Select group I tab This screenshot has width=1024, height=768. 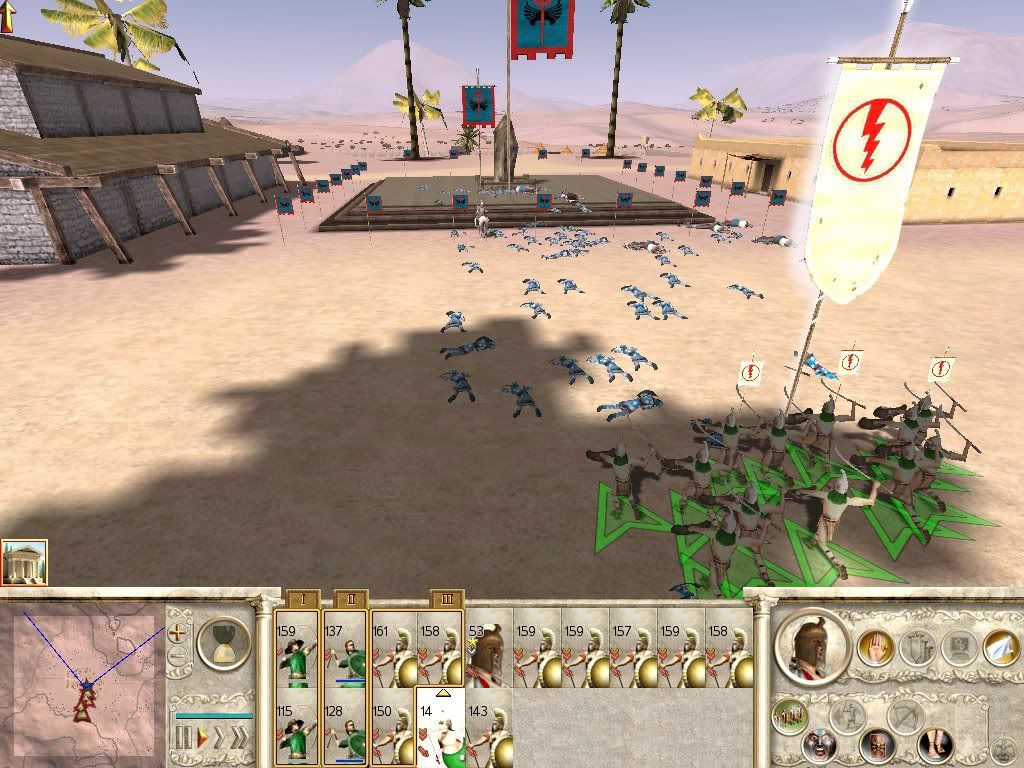pos(301,599)
